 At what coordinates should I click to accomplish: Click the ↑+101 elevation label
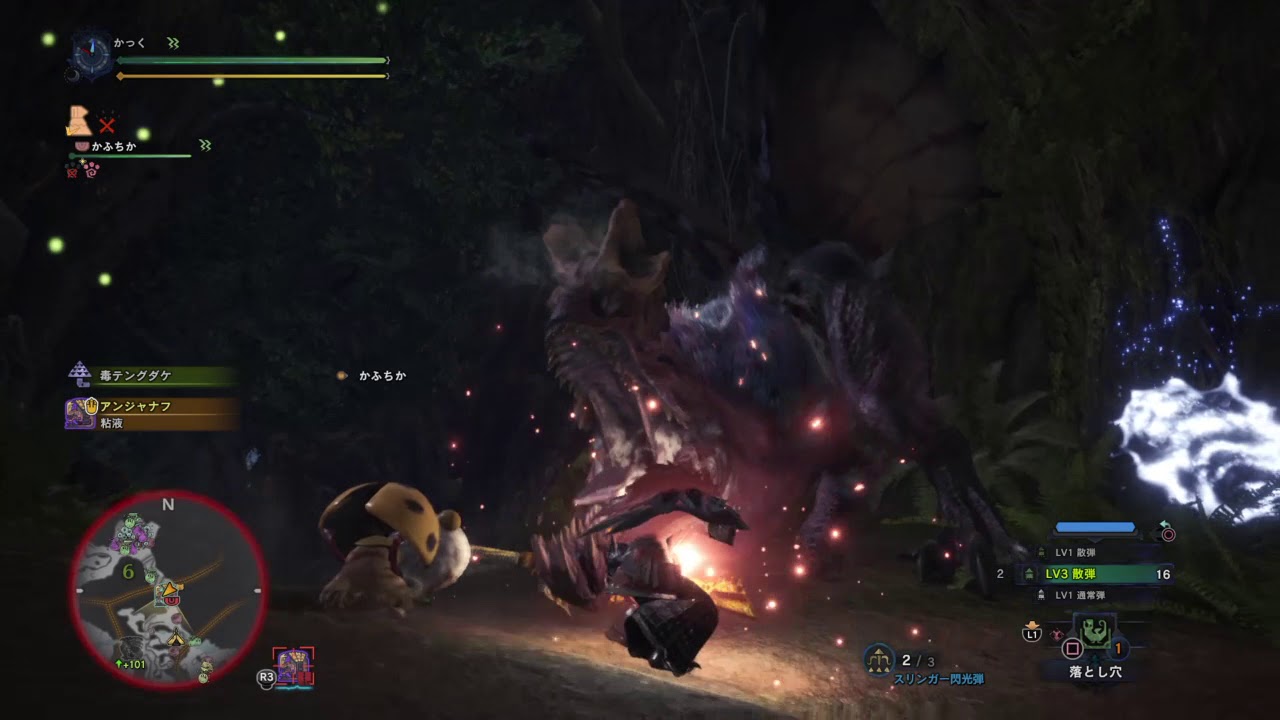tap(130, 662)
